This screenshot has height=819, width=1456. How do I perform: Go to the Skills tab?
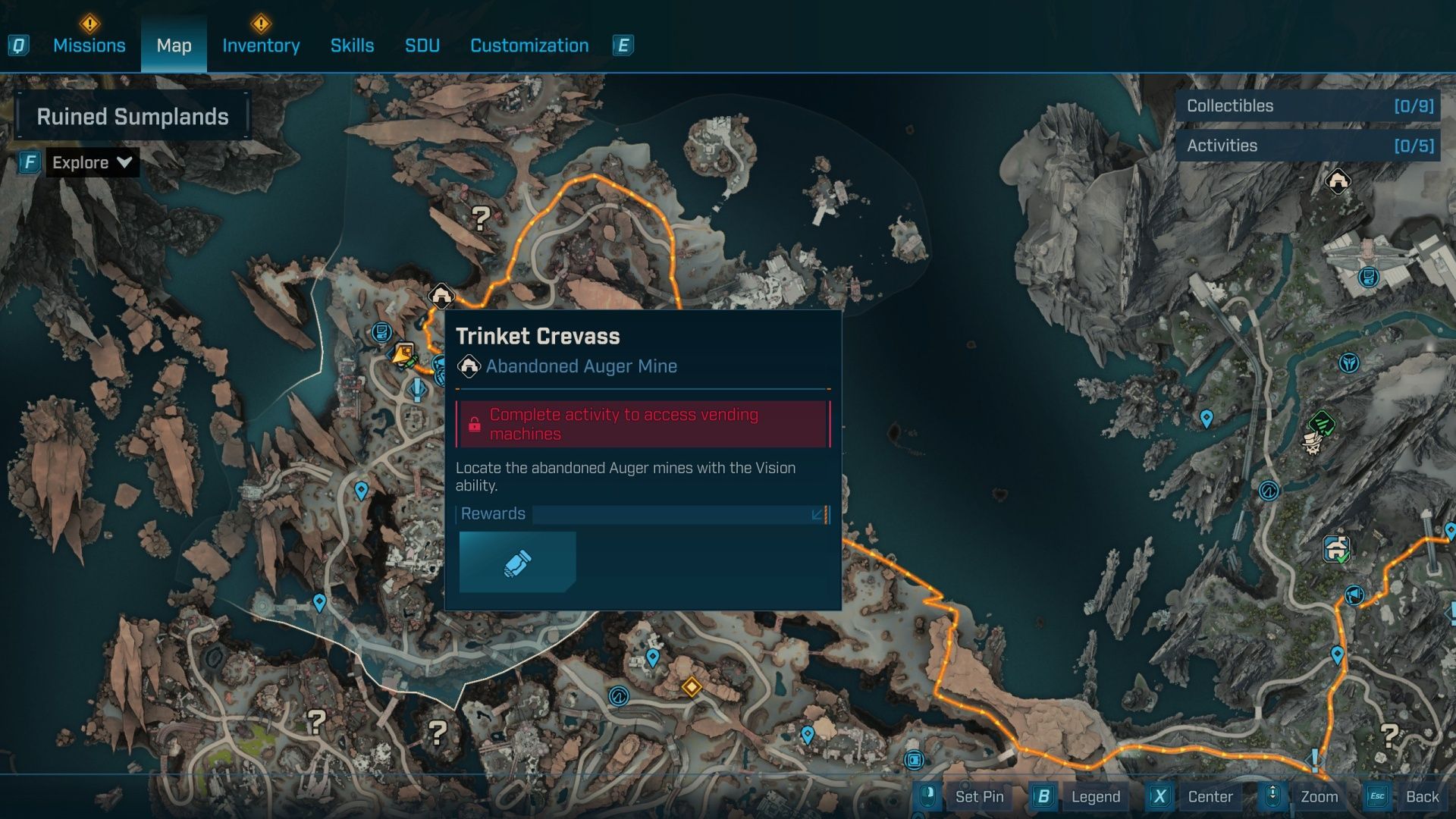(x=352, y=45)
